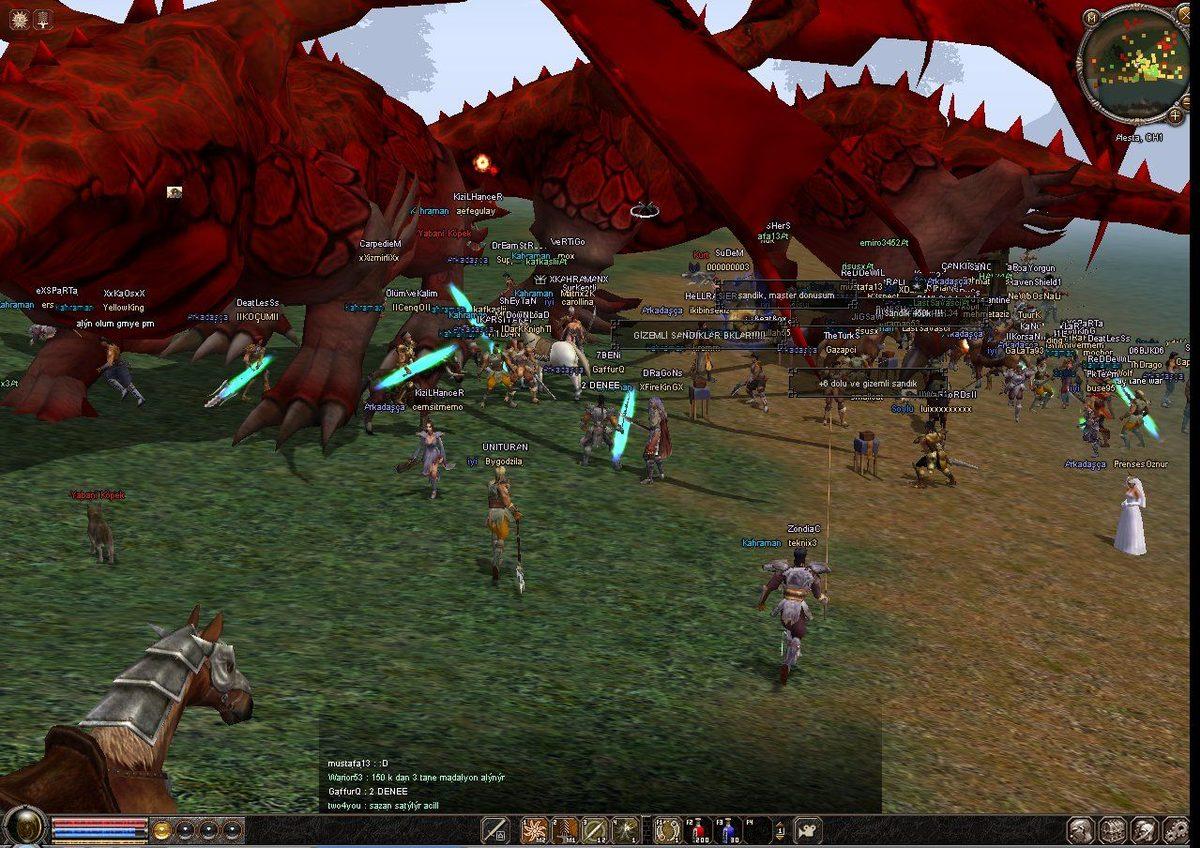Zoom in the minimap with the plus button
The image size is (1200, 848).
tap(1175, 115)
